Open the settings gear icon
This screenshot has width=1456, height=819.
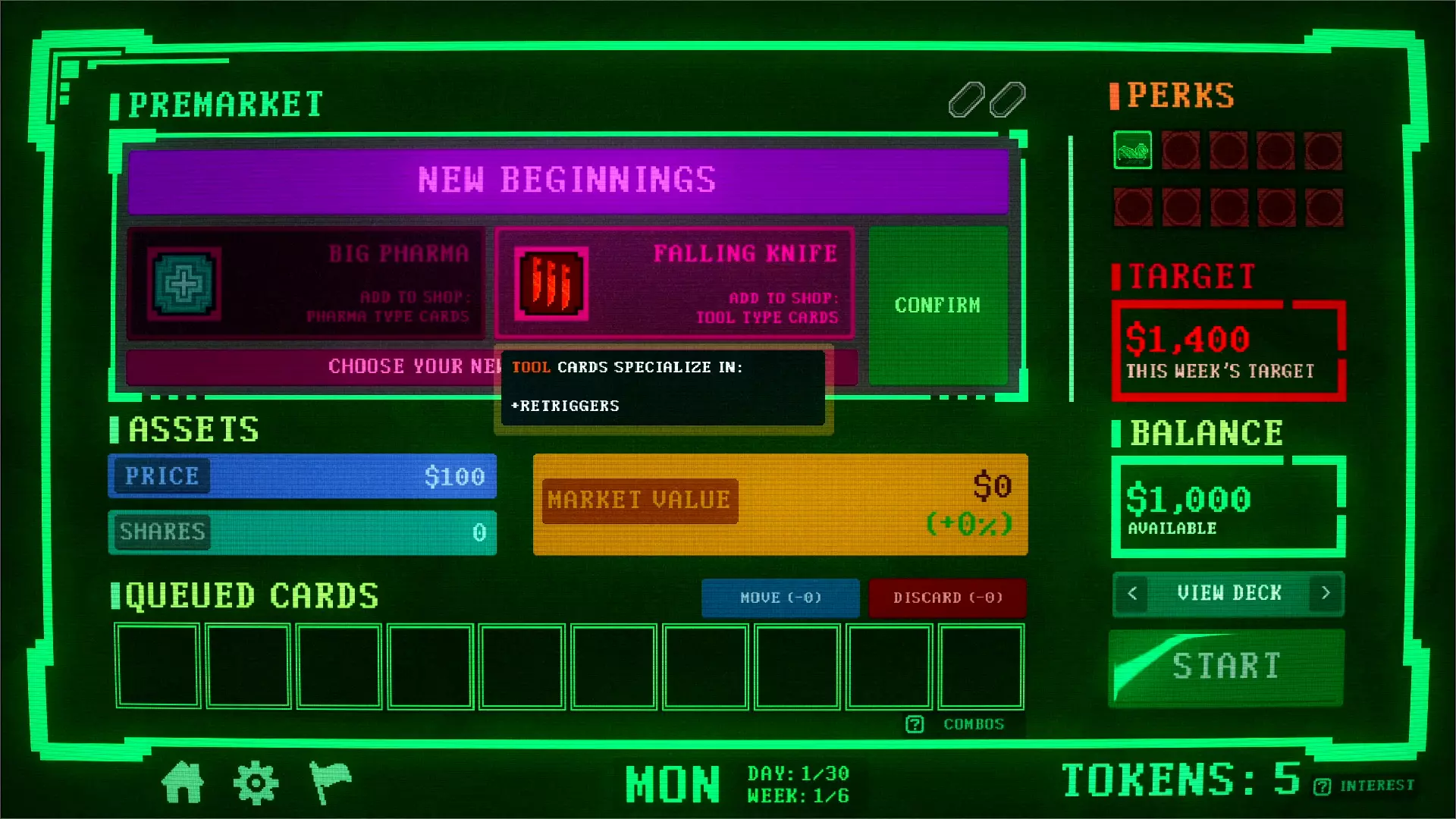(x=257, y=781)
